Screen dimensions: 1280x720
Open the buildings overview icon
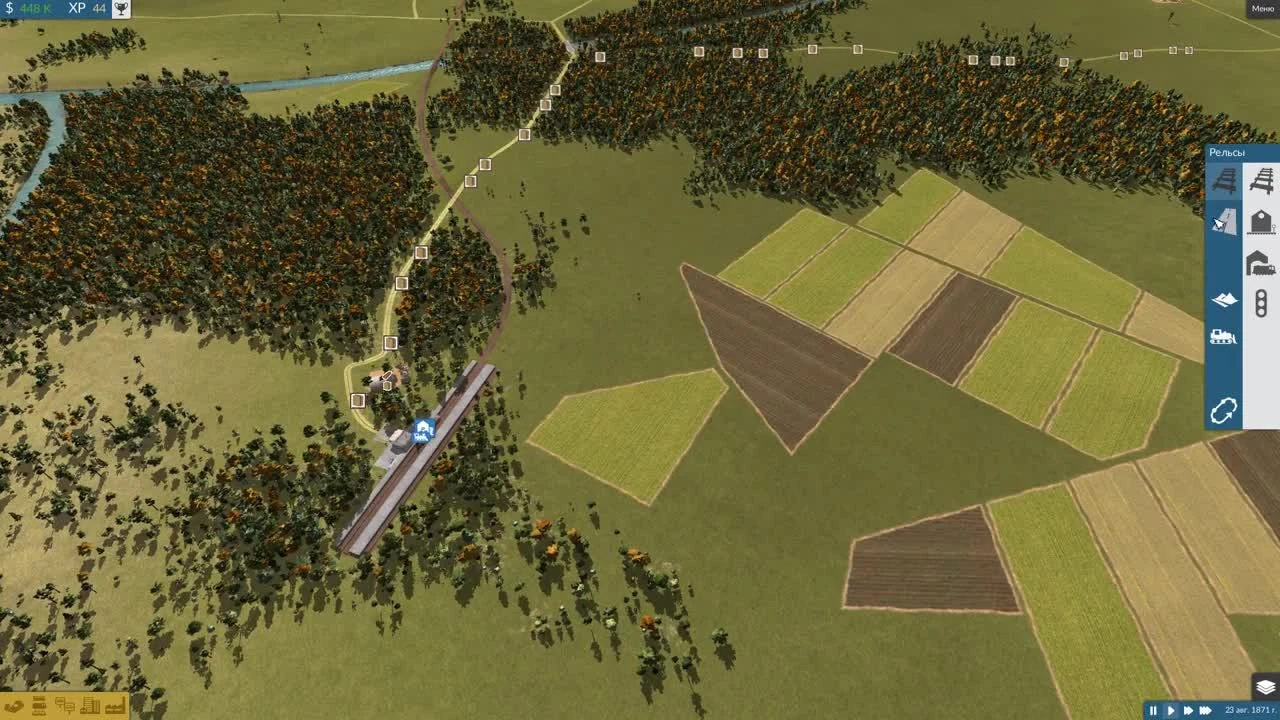pos(90,706)
